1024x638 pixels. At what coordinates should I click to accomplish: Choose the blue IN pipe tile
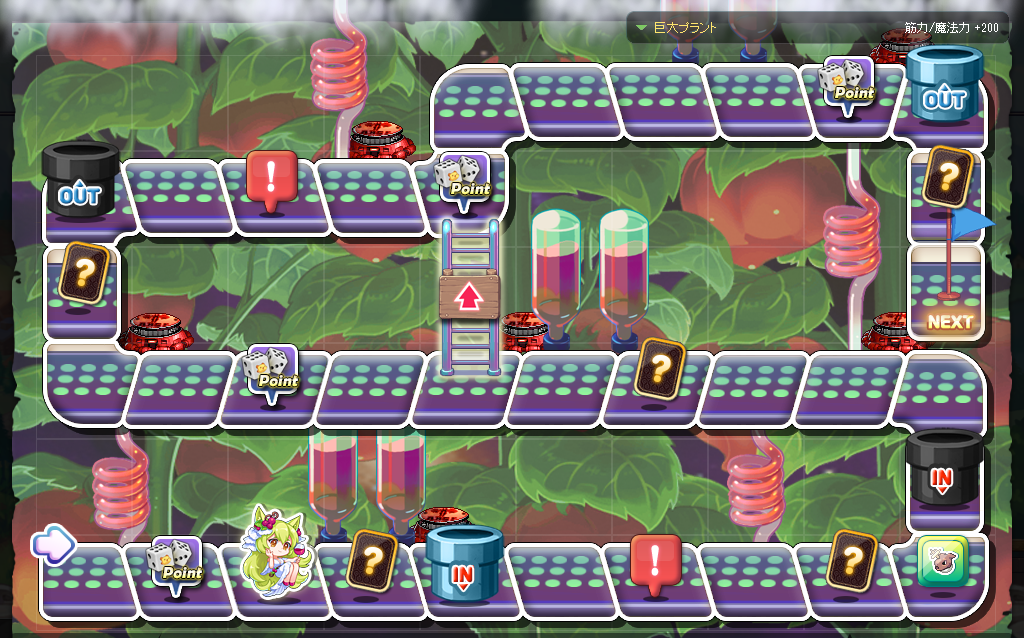[464, 565]
